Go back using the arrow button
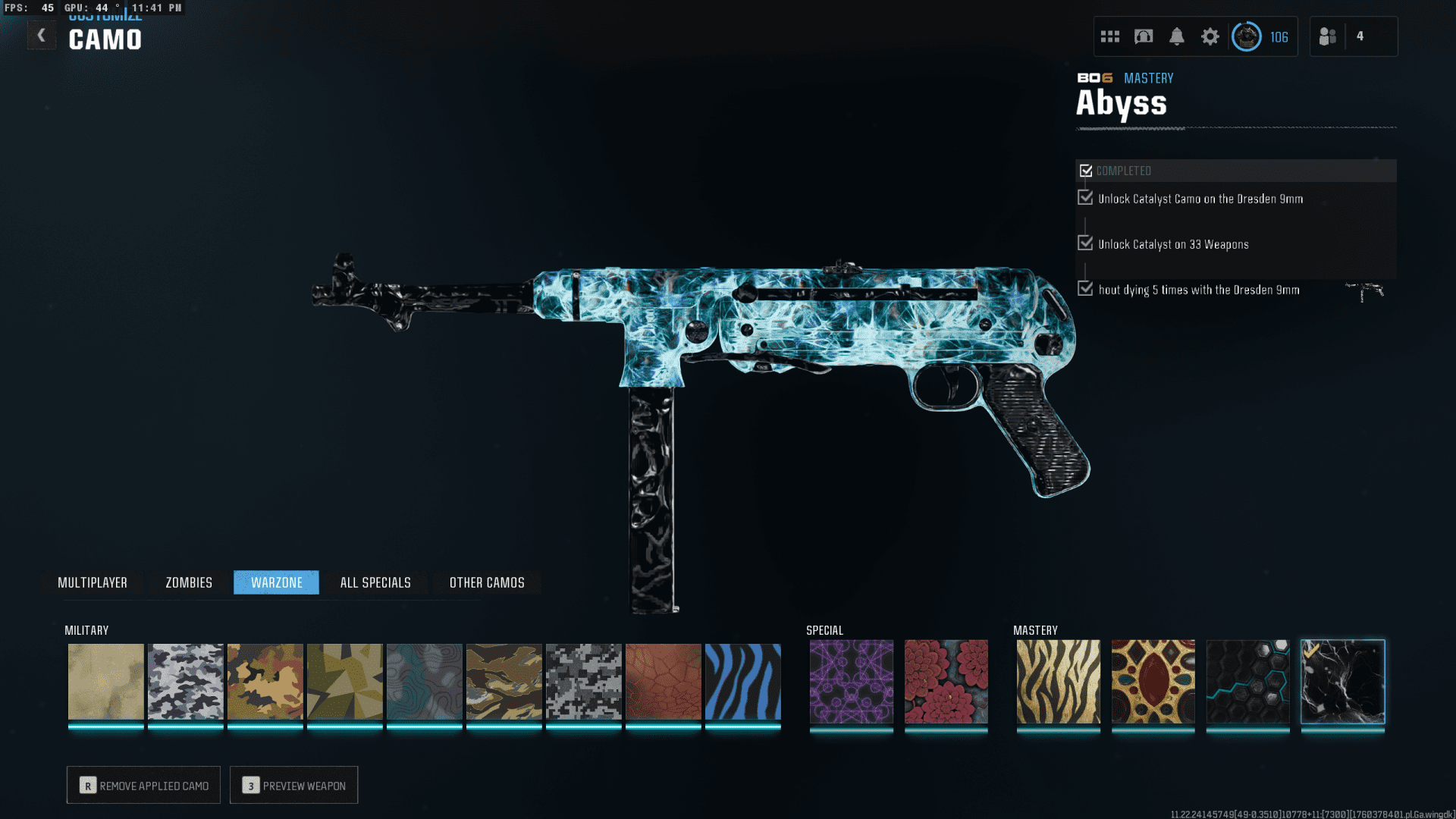 (x=42, y=35)
